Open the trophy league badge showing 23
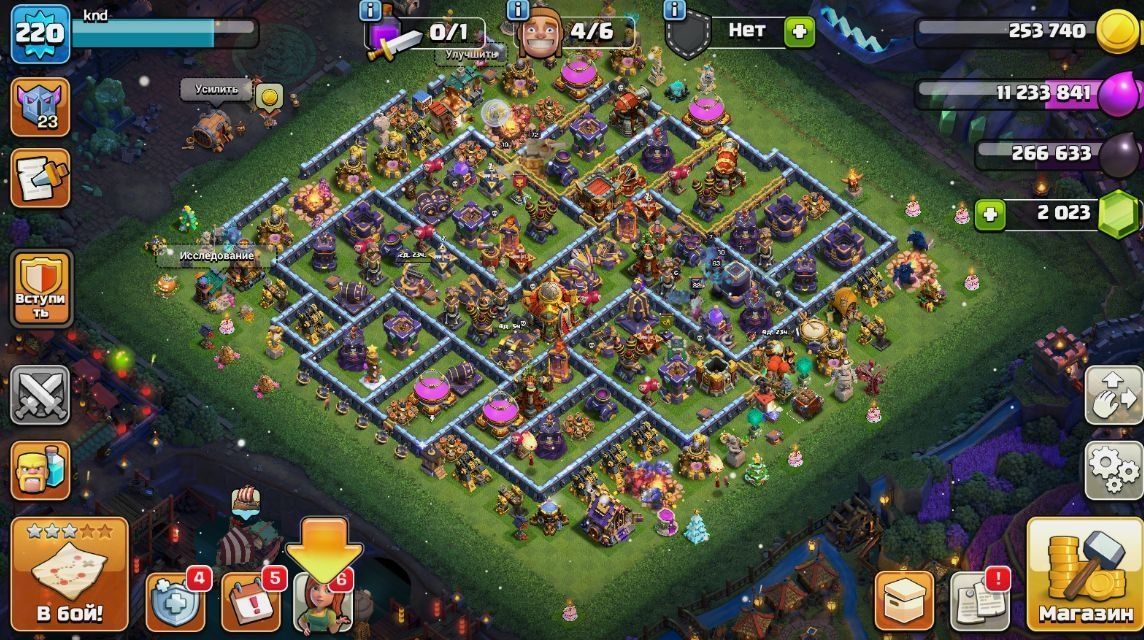This screenshot has width=1144, height=640. click(x=40, y=108)
